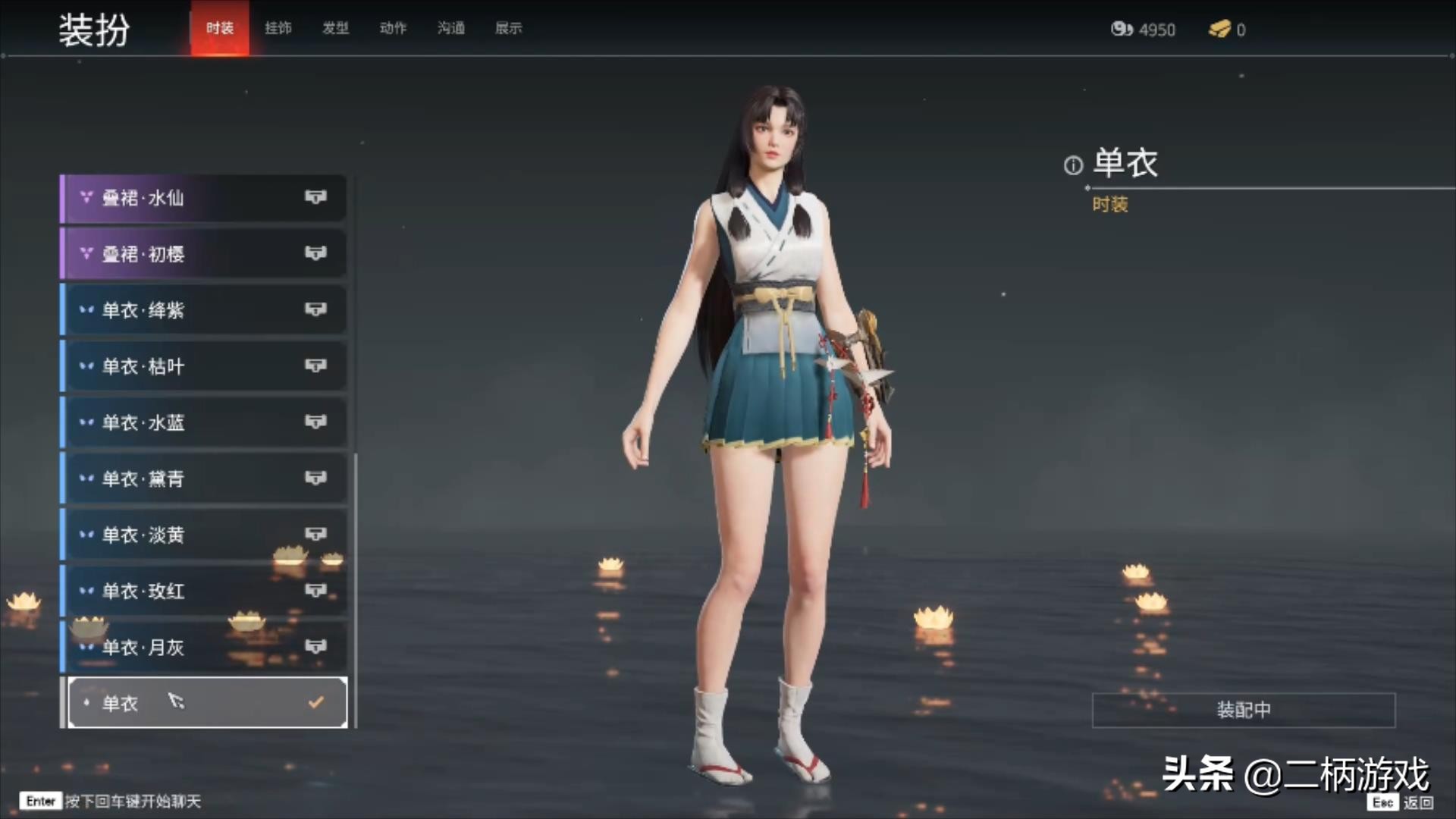Pick the 单衣·绛紫 outfit
The image size is (1456, 819).
203,310
